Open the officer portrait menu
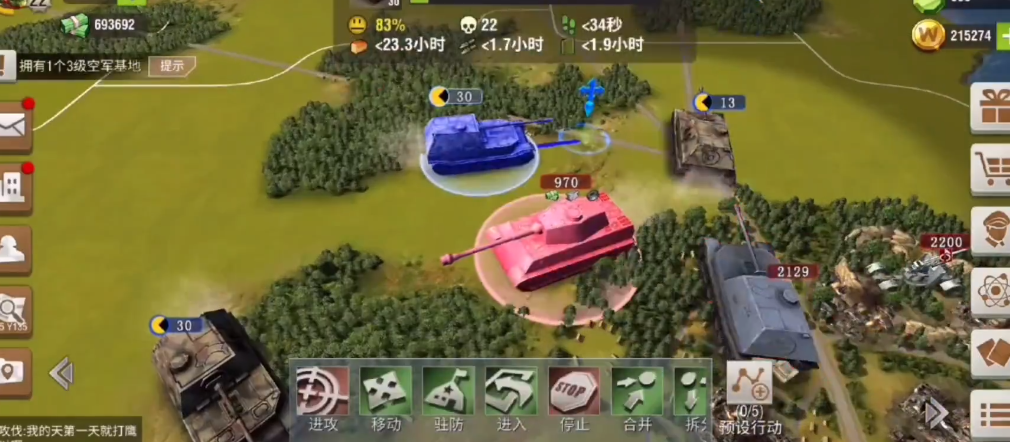 994,232
